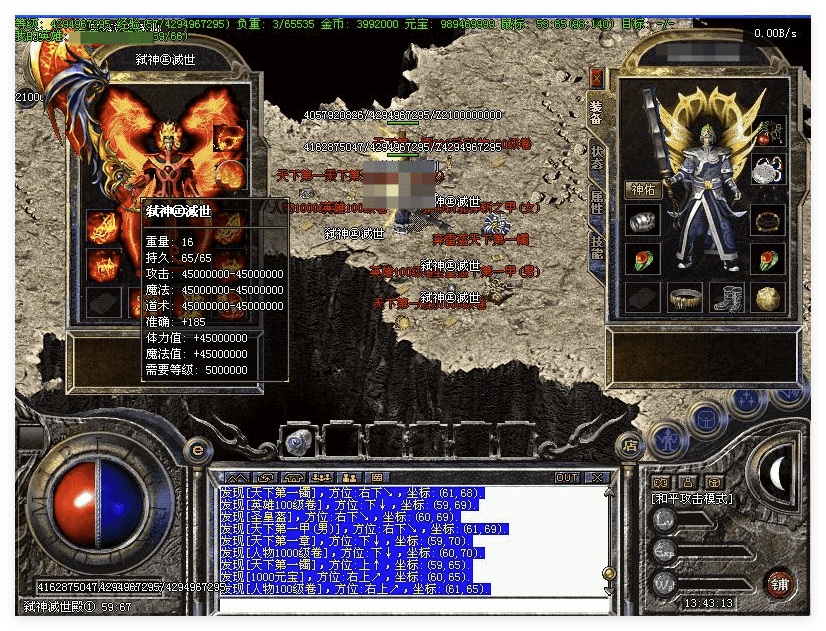Close the character equipment panel
Image resolution: width=826 pixels, height=631 pixels.
[597, 76]
